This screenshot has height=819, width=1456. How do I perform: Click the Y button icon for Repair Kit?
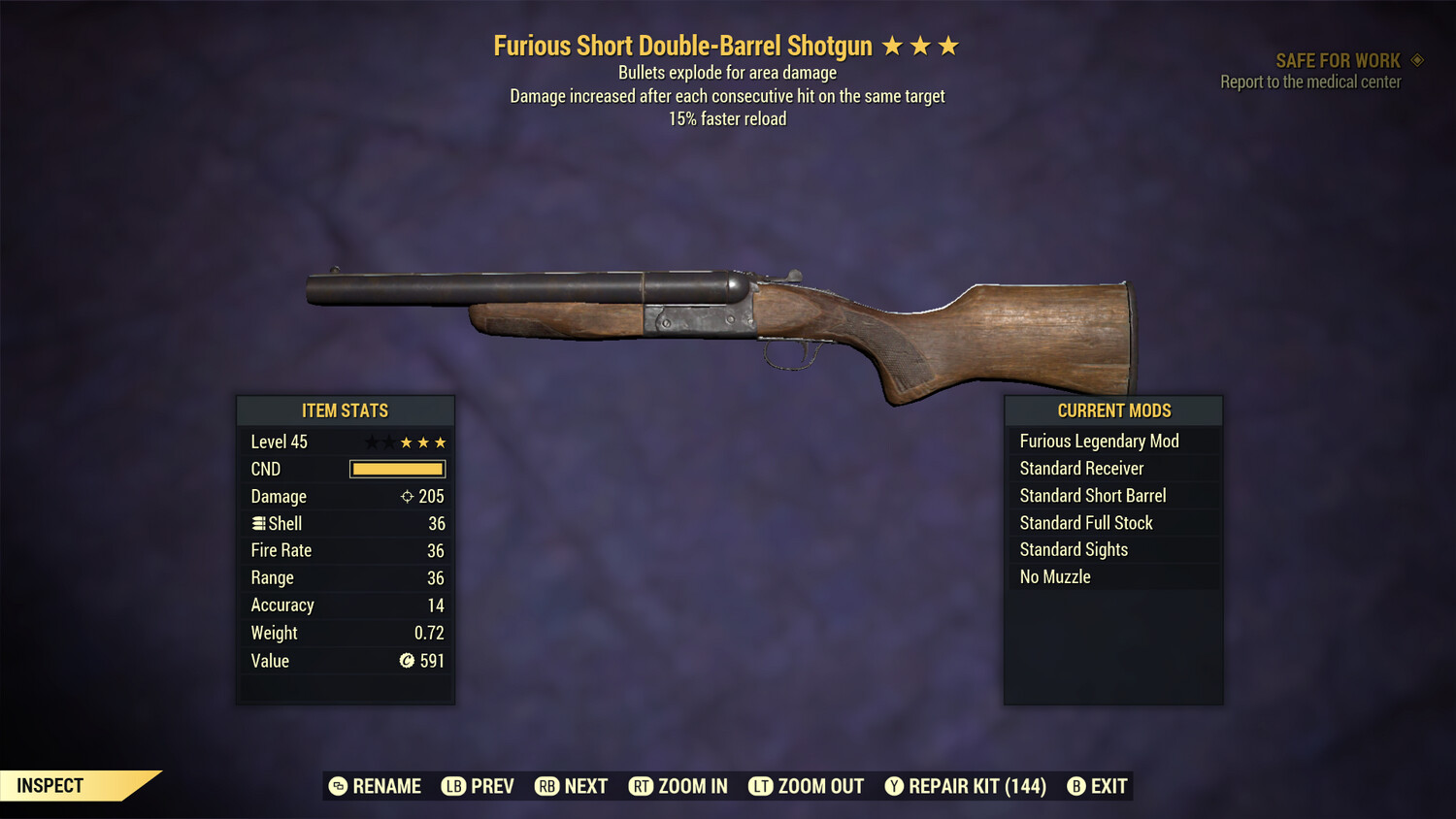[893, 786]
